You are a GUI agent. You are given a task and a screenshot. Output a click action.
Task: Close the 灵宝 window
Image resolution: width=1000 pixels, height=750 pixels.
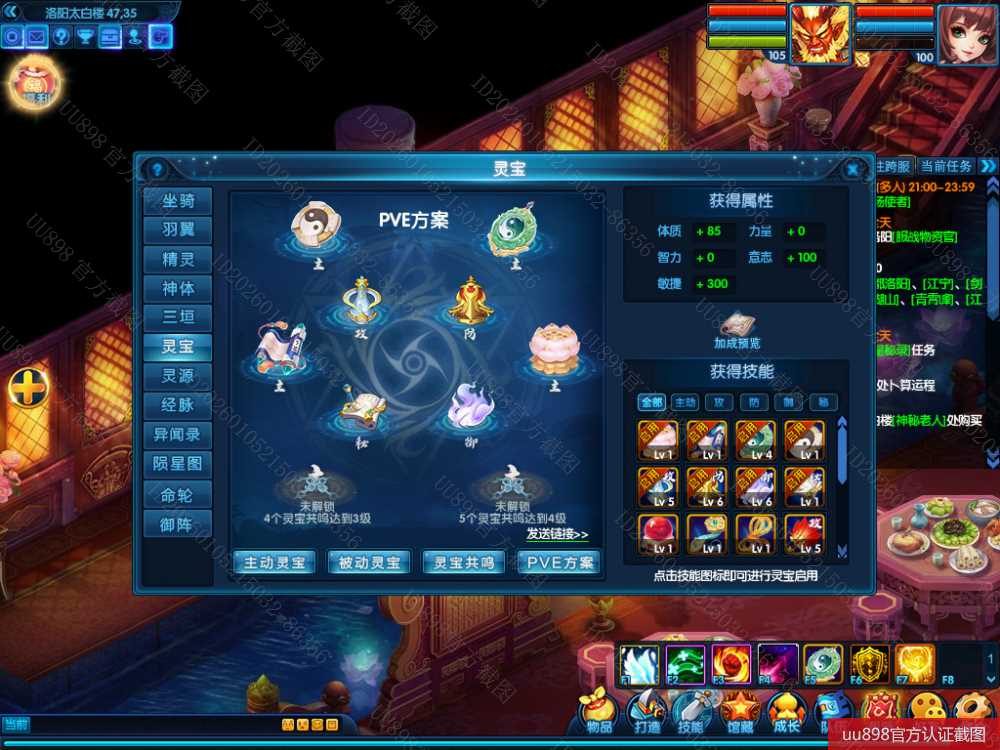pos(852,169)
